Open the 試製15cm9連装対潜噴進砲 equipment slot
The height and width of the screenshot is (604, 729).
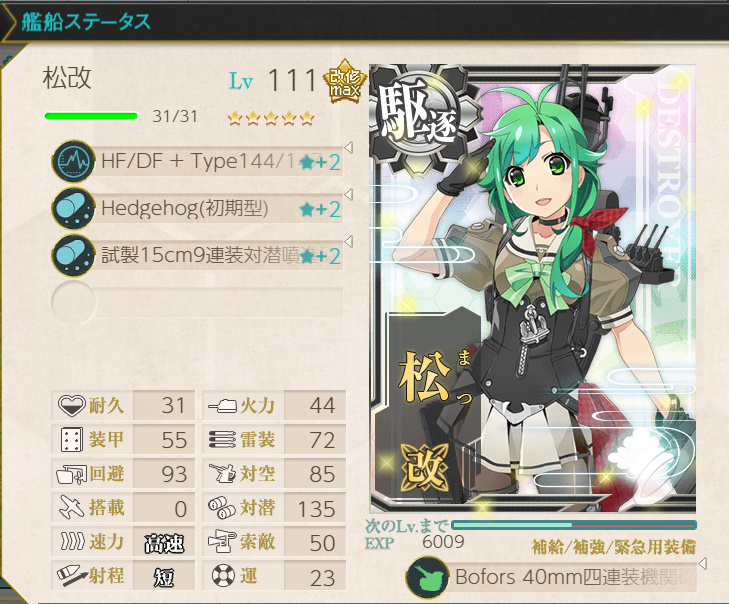(x=198, y=255)
